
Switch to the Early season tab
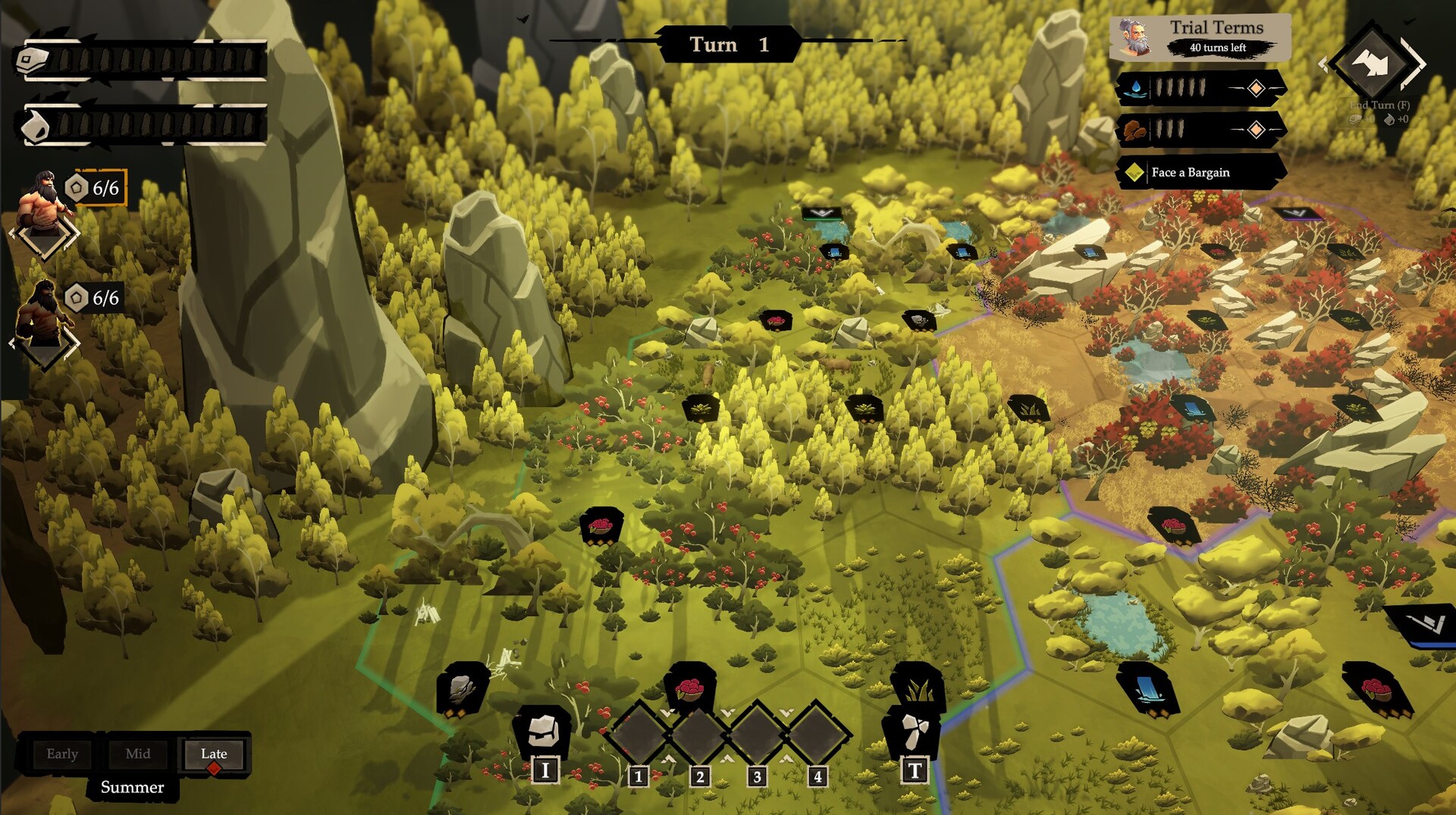[x=62, y=754]
